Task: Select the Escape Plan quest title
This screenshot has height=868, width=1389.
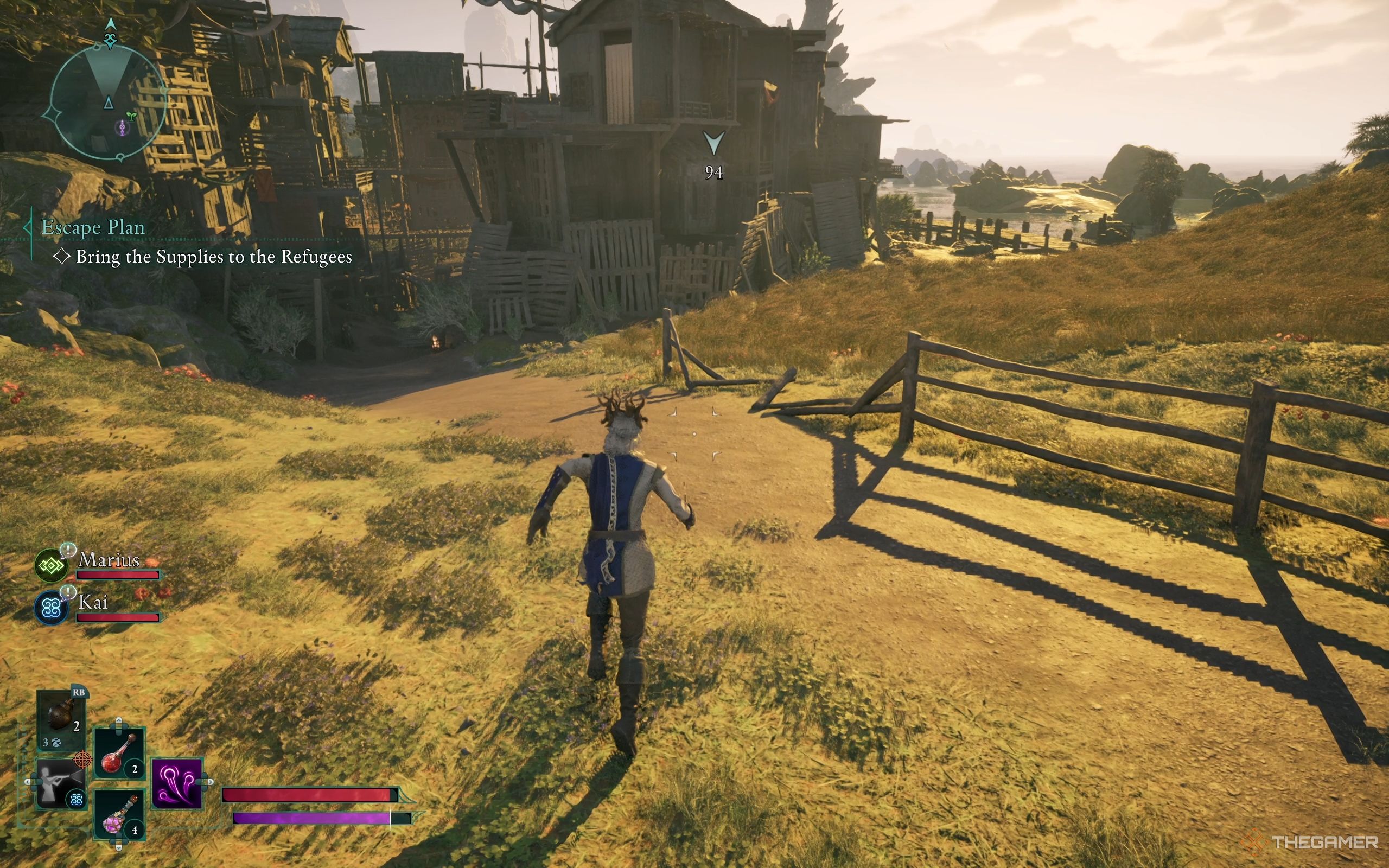Action: (93, 227)
